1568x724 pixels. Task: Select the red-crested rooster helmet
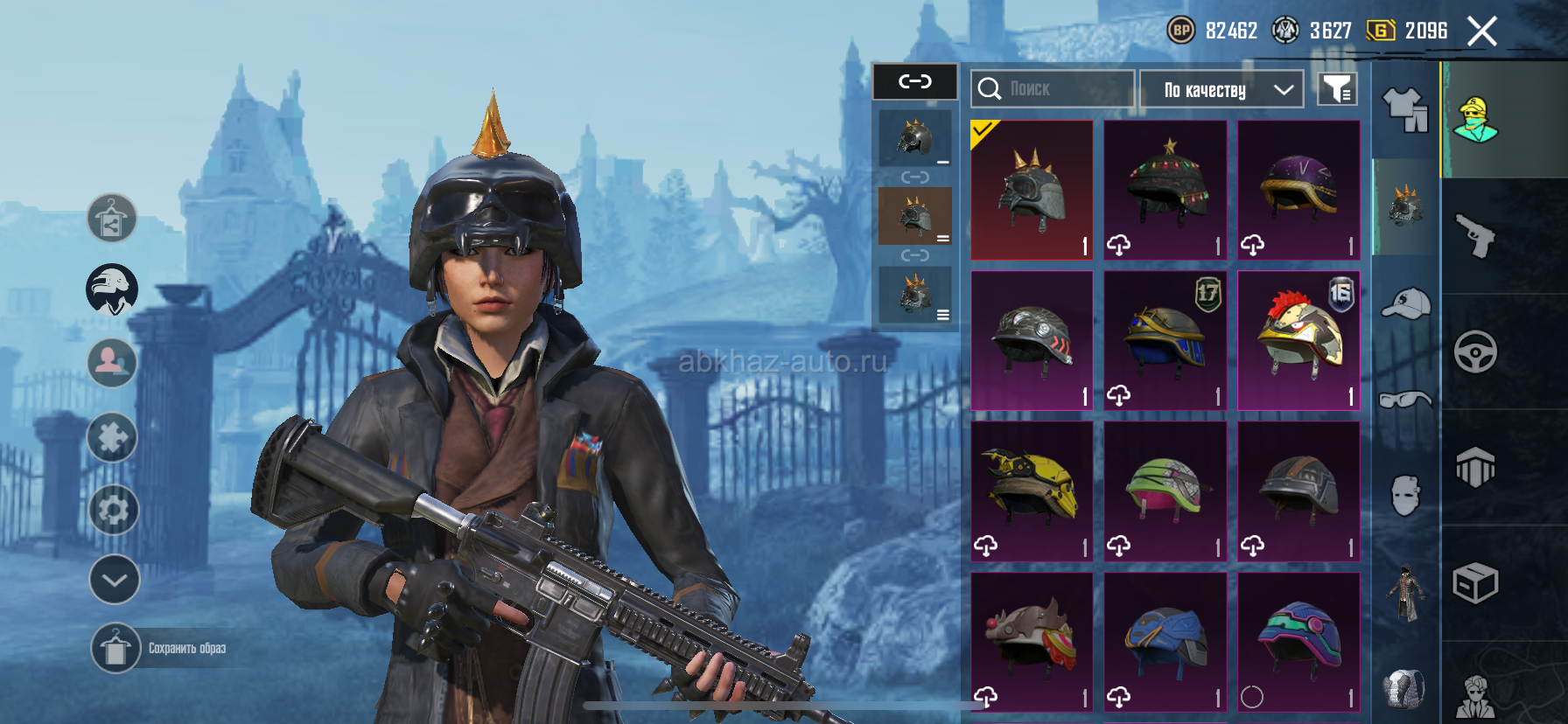pyautogui.click(x=1298, y=340)
